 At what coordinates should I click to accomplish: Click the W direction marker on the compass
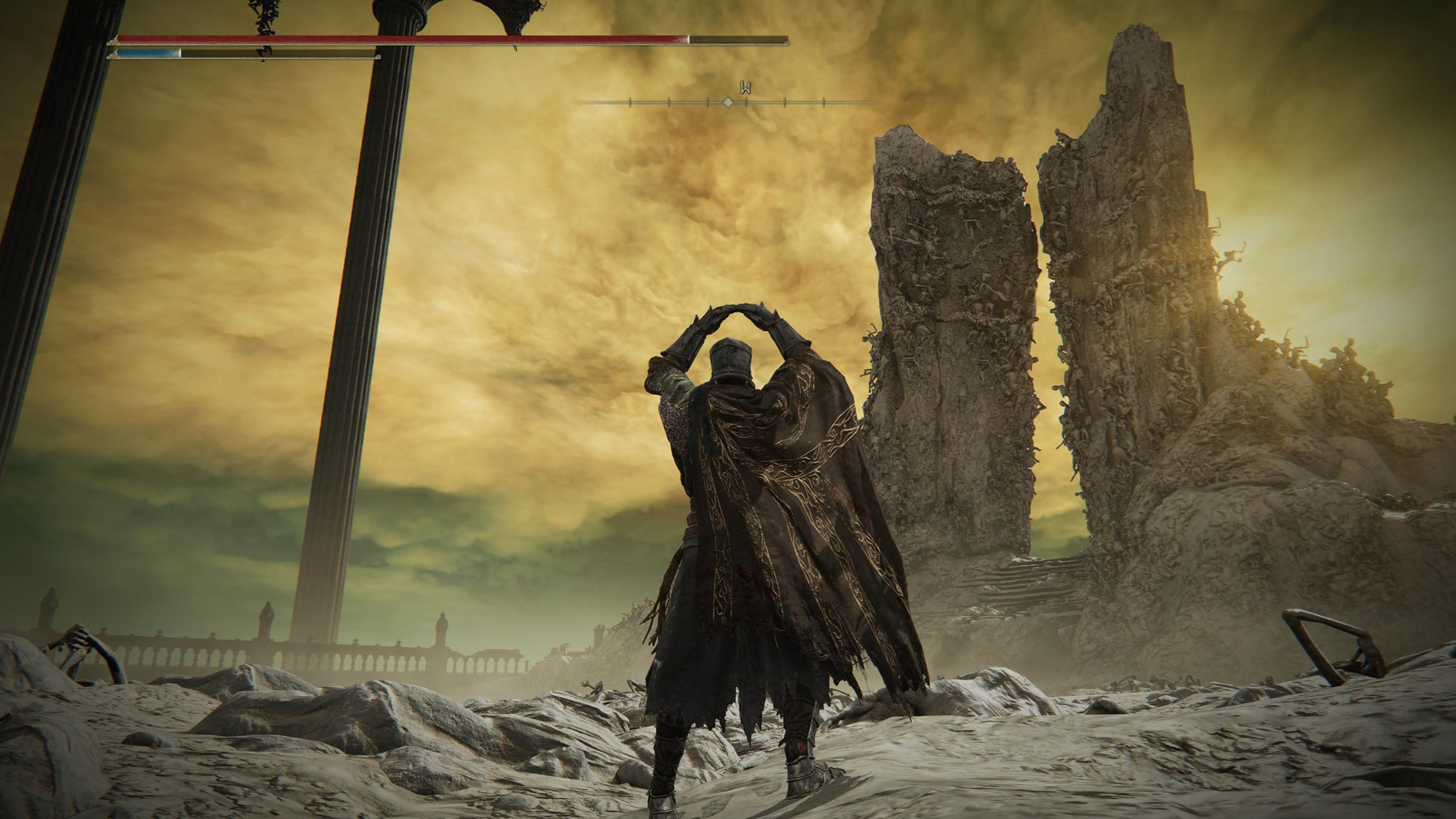click(746, 85)
